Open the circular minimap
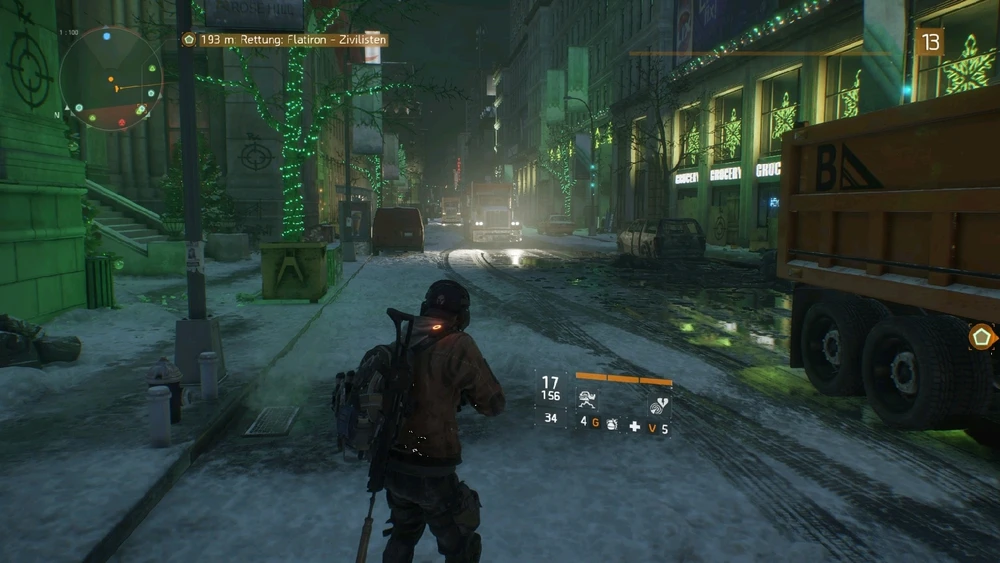This screenshot has width=1000, height=563. [110, 79]
